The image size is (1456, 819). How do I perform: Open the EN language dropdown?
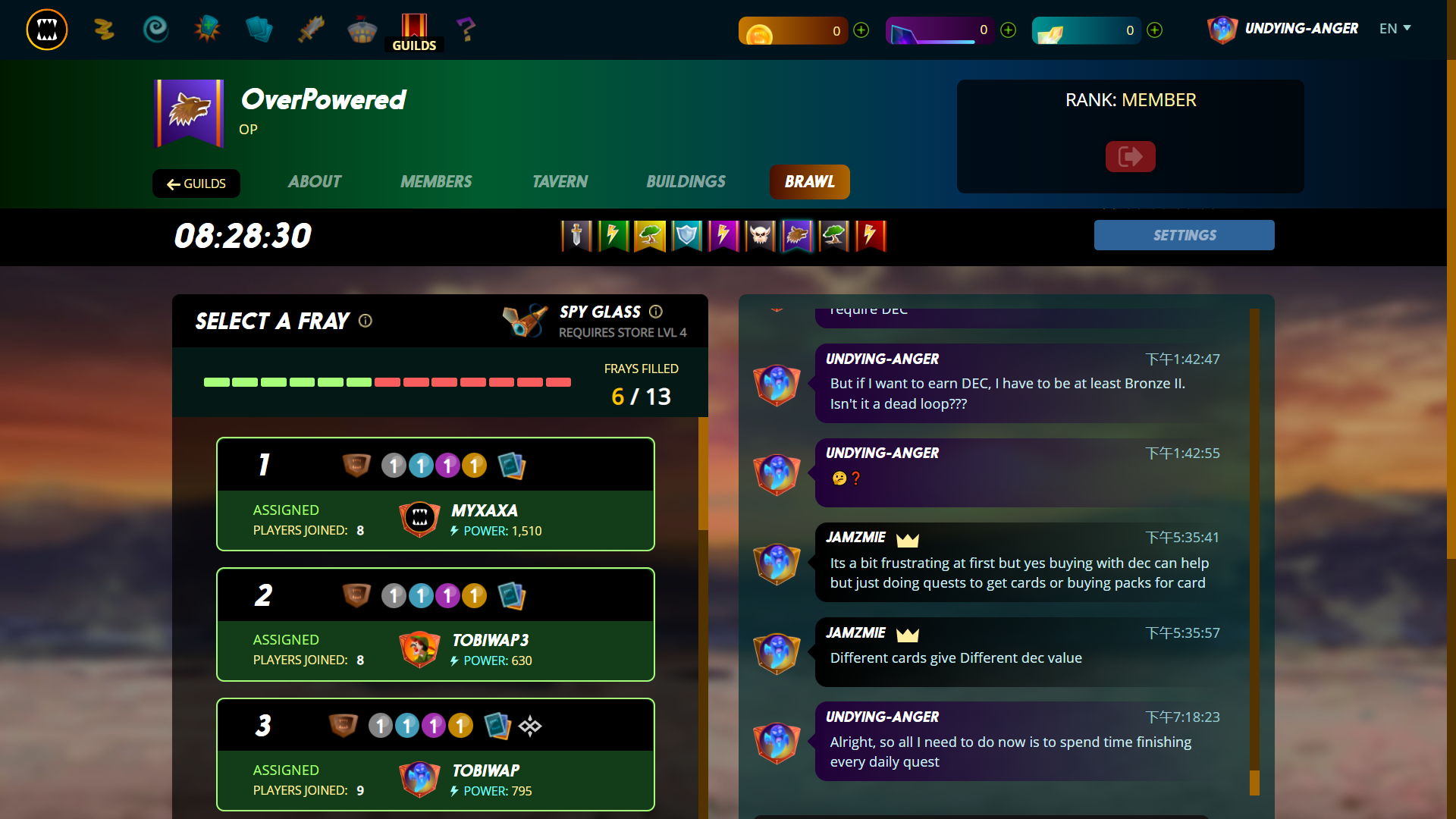(x=1395, y=28)
